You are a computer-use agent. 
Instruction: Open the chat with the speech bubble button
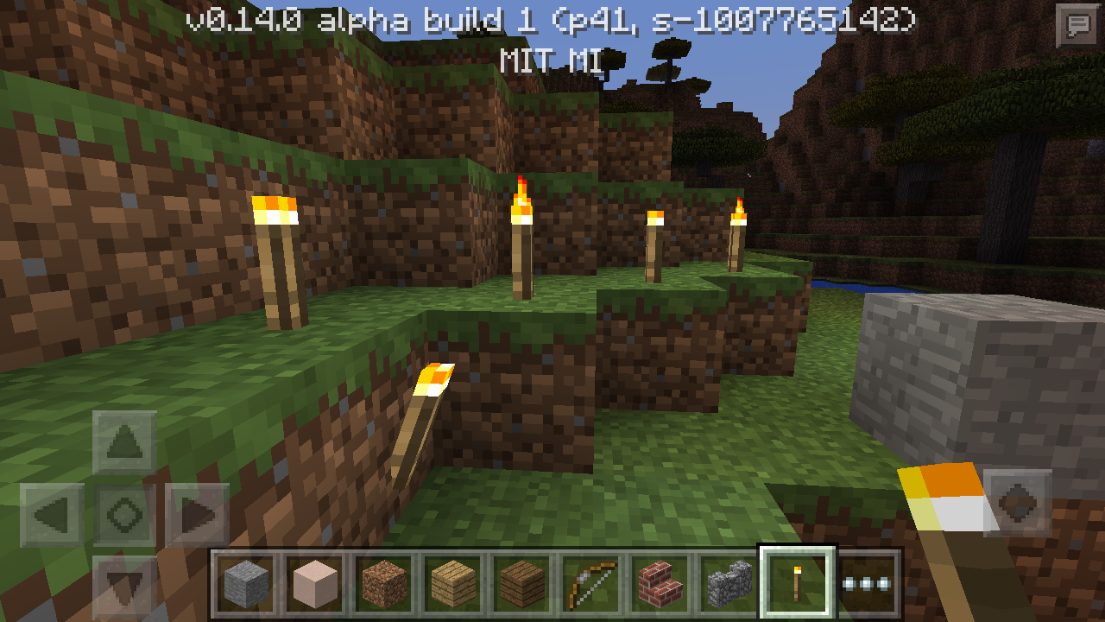1078,26
